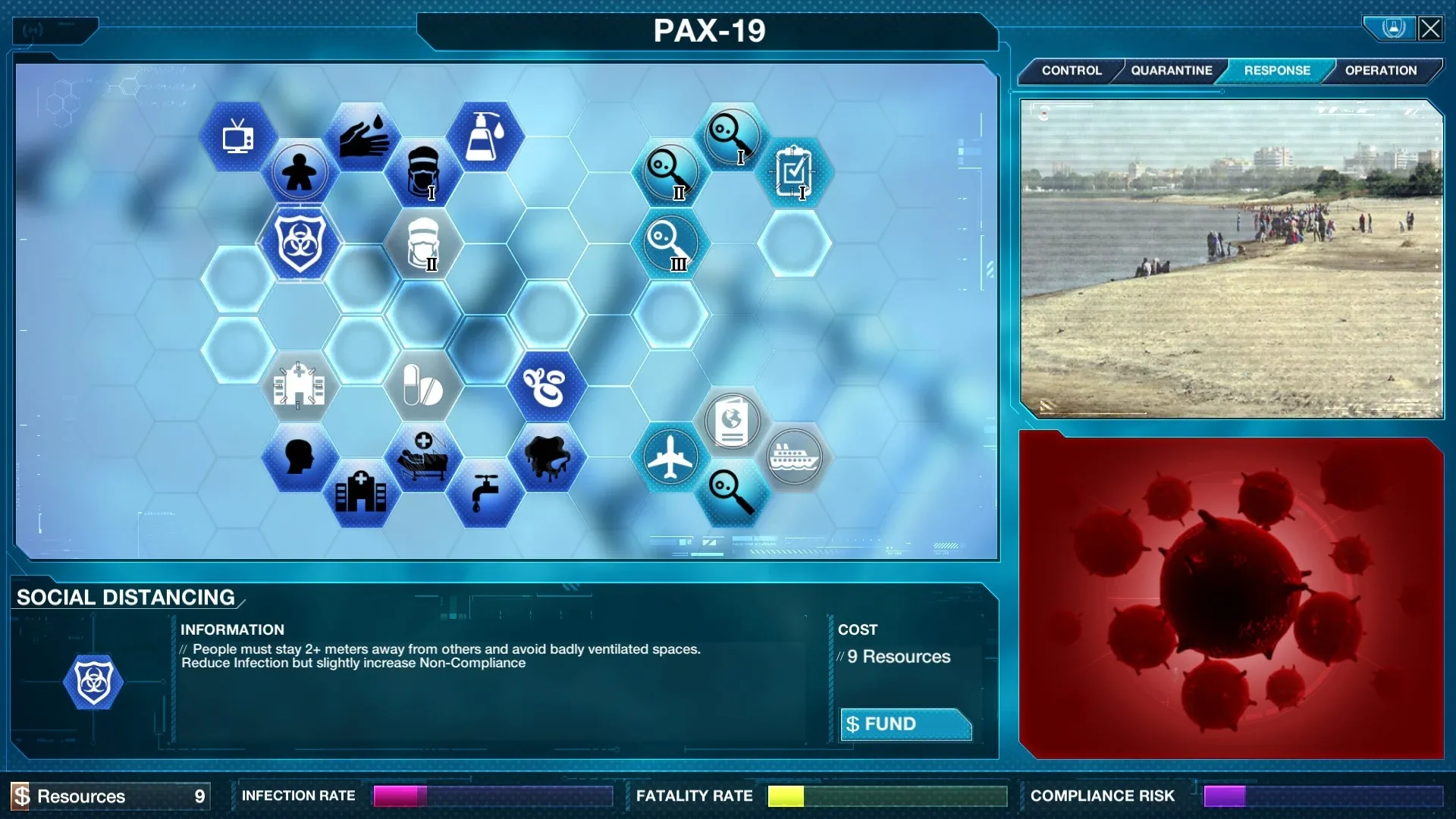
Task: Click the live camera feed preview
Action: click(x=1232, y=258)
